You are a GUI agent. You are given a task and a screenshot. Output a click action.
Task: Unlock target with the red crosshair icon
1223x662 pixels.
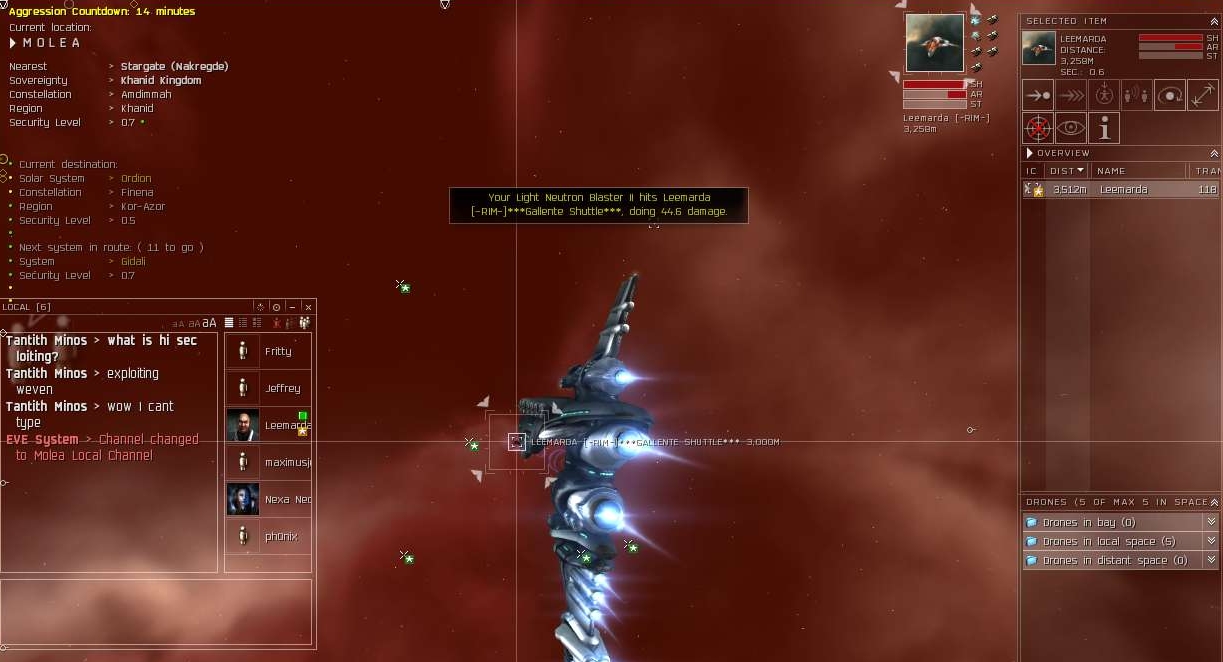(1038, 128)
